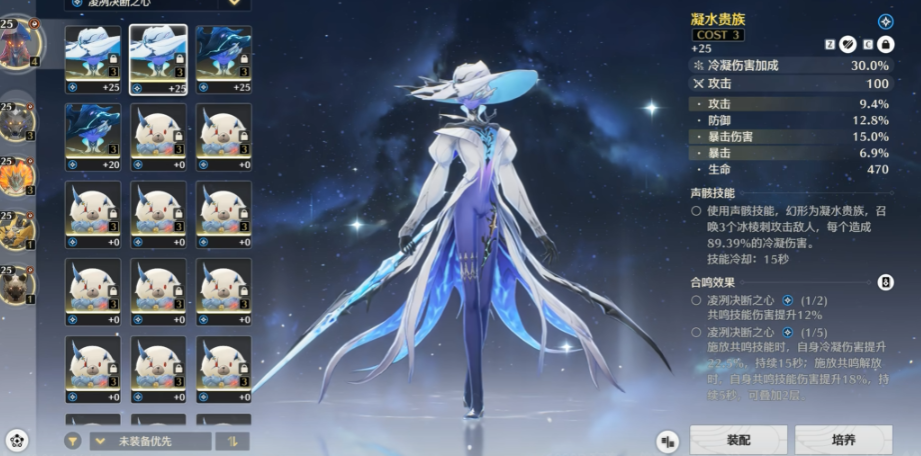The width and height of the screenshot is (921, 456).
Task: Click the element icon beside the 凝水贵族 title
Action: [885, 21]
